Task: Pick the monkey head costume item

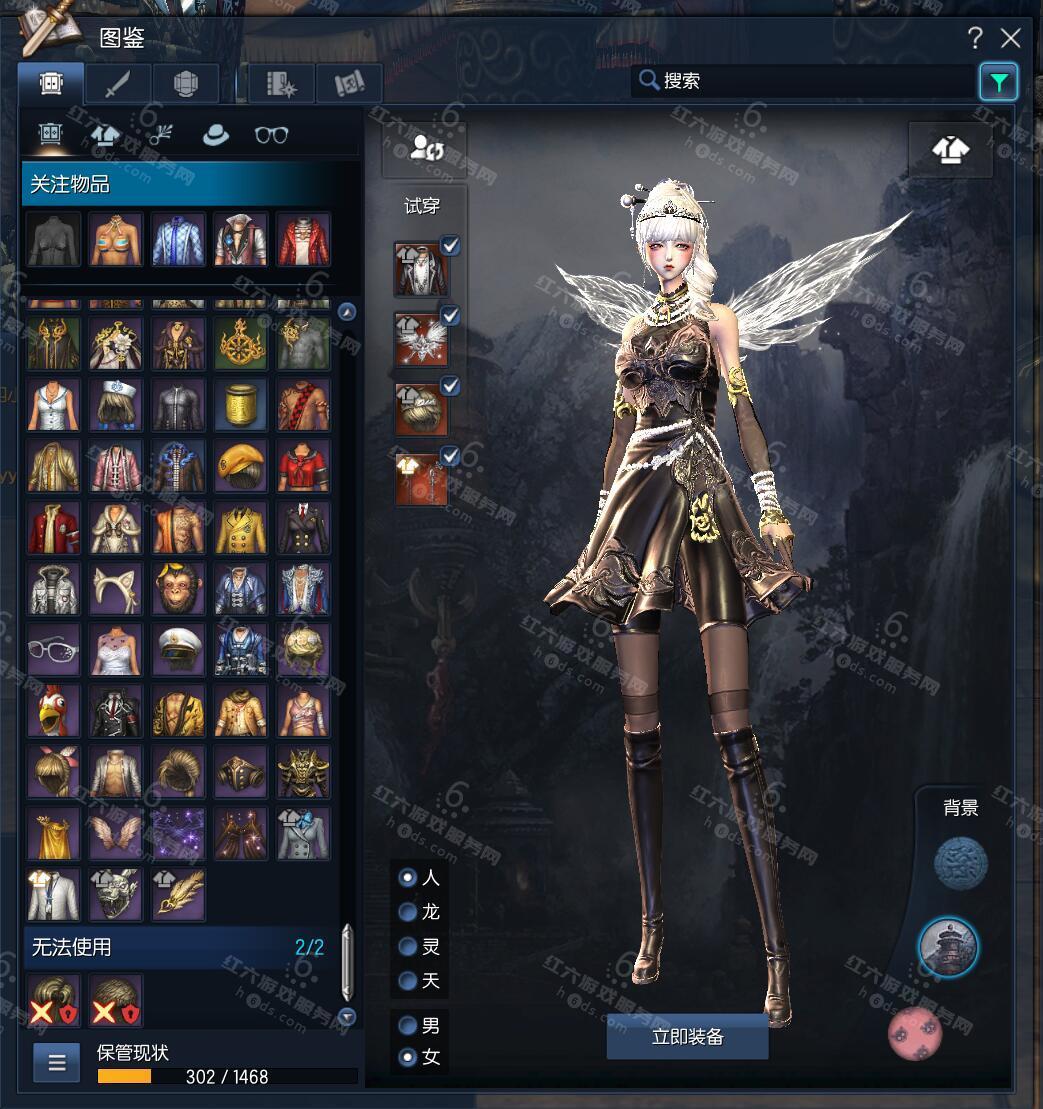Action: tap(179, 588)
